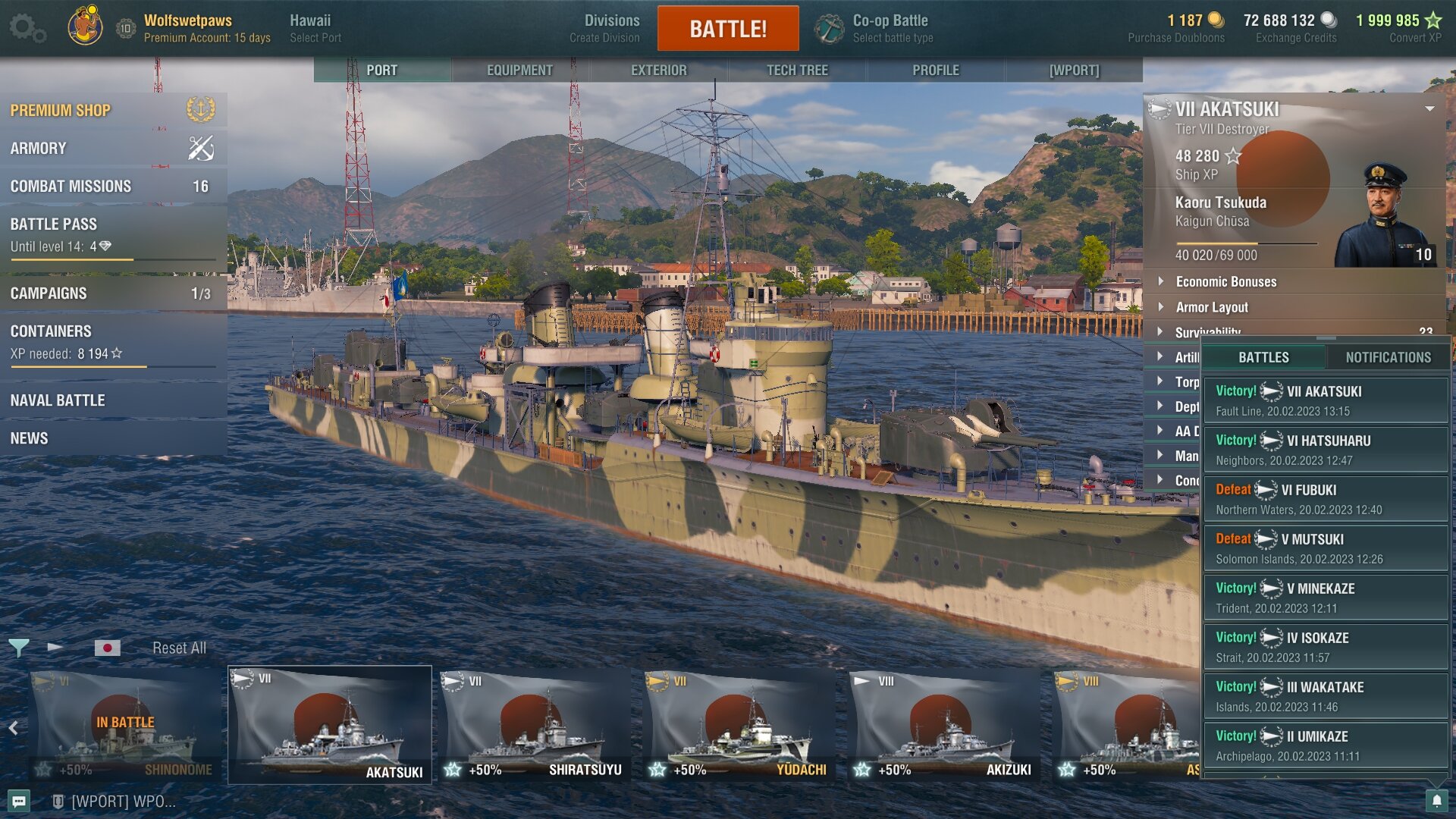This screenshot has height=819, width=1456.
Task: Select the Yūdachi ship card
Action: point(739,726)
